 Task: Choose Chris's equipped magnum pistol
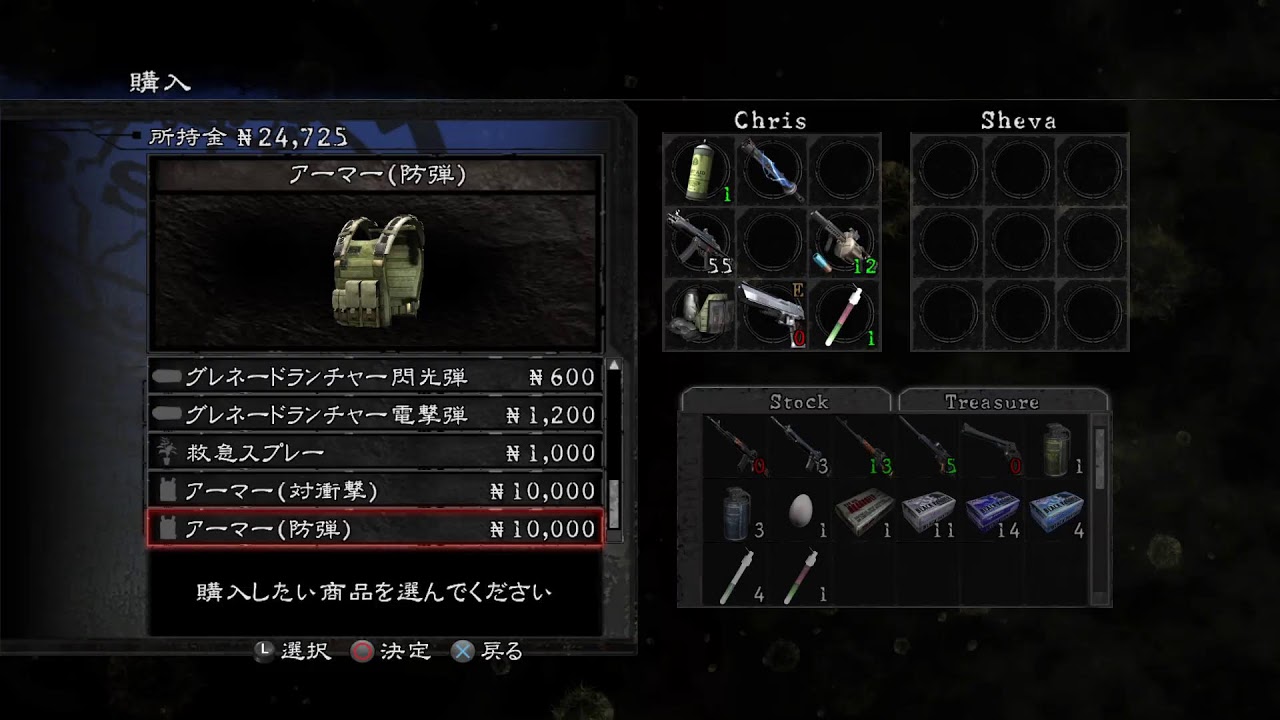click(x=771, y=314)
